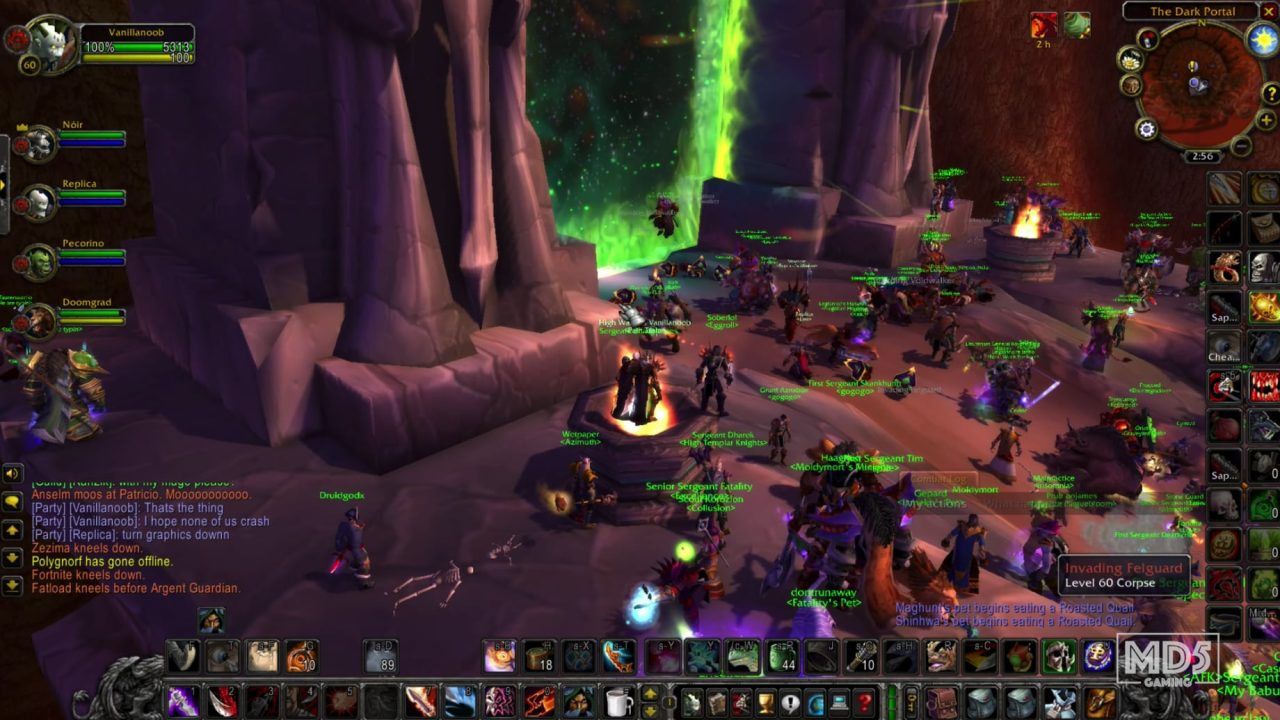
Task: Open addon settings via the minimap gear icon
Action: point(1146,128)
